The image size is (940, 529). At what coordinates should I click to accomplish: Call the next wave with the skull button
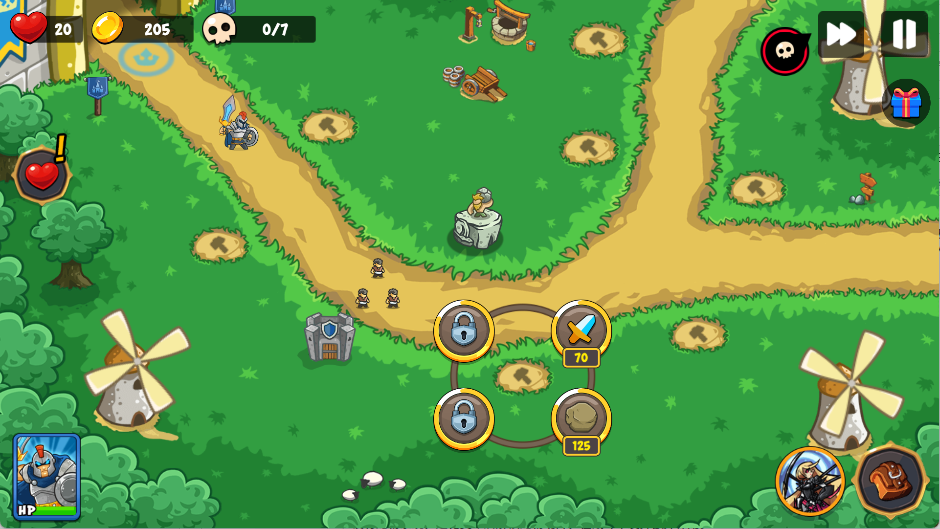[785, 51]
